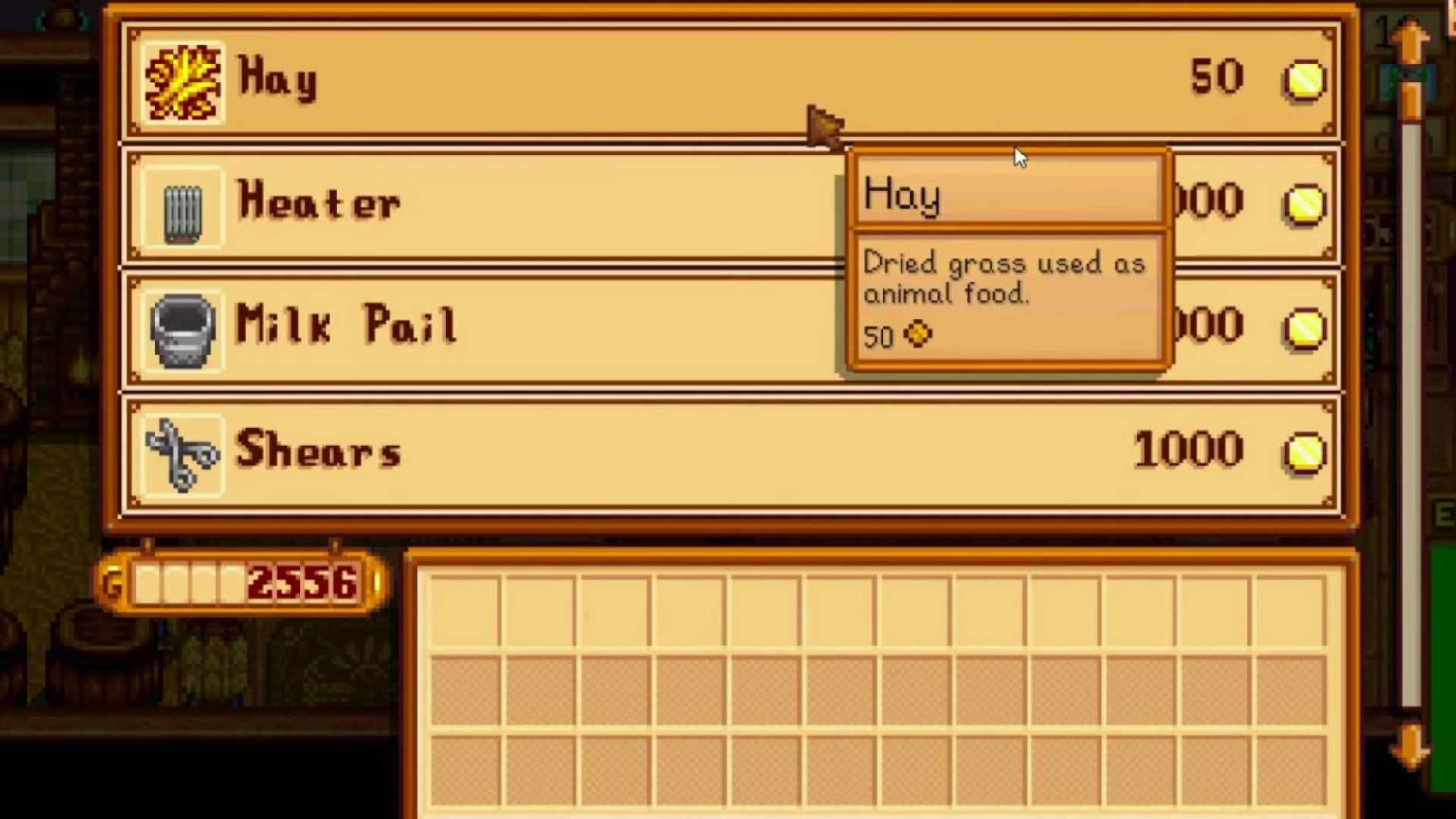Click the coin icon in the Hay tooltip
The height and width of the screenshot is (819, 1456).
[916, 335]
